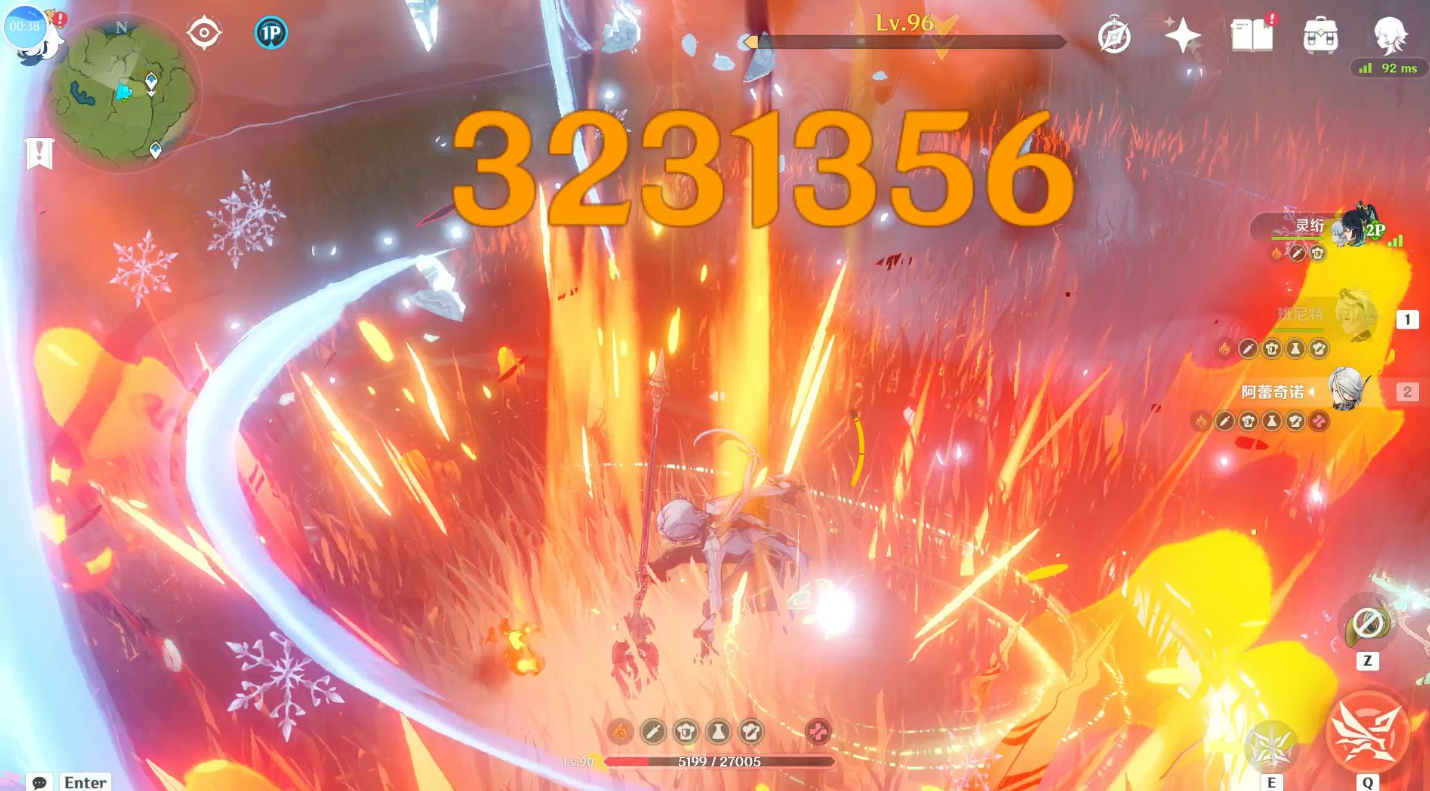Open the Wish star icon
This screenshot has width=1430, height=791.
1183,36
